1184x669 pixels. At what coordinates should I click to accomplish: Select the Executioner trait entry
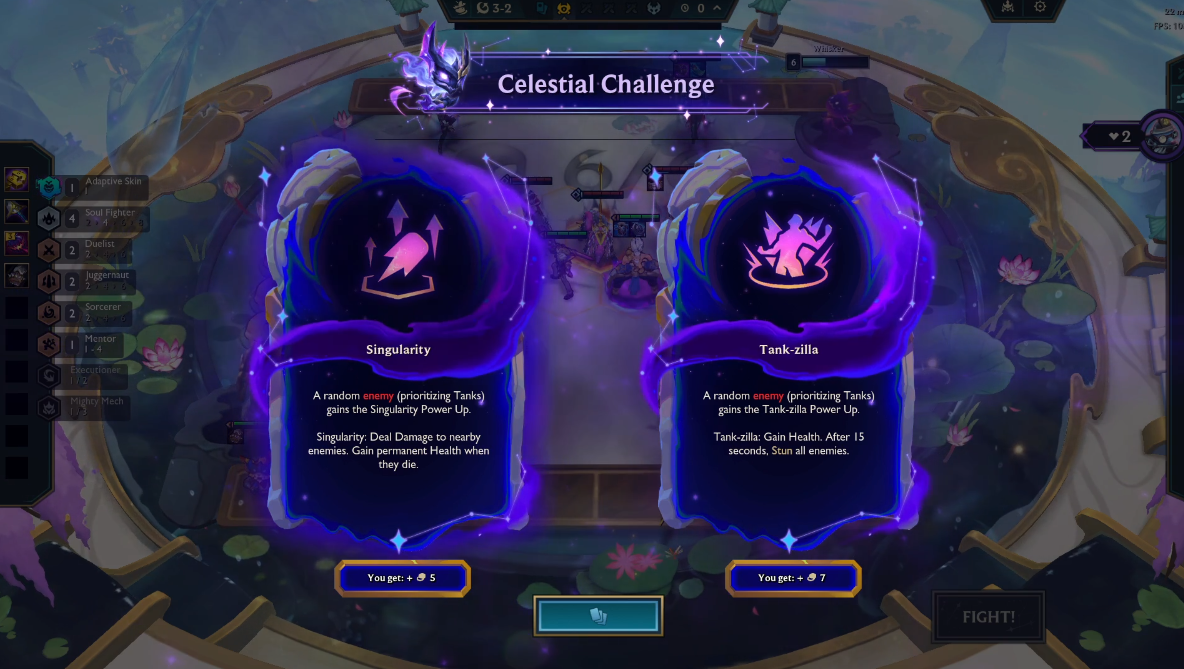pyautogui.click(x=95, y=375)
